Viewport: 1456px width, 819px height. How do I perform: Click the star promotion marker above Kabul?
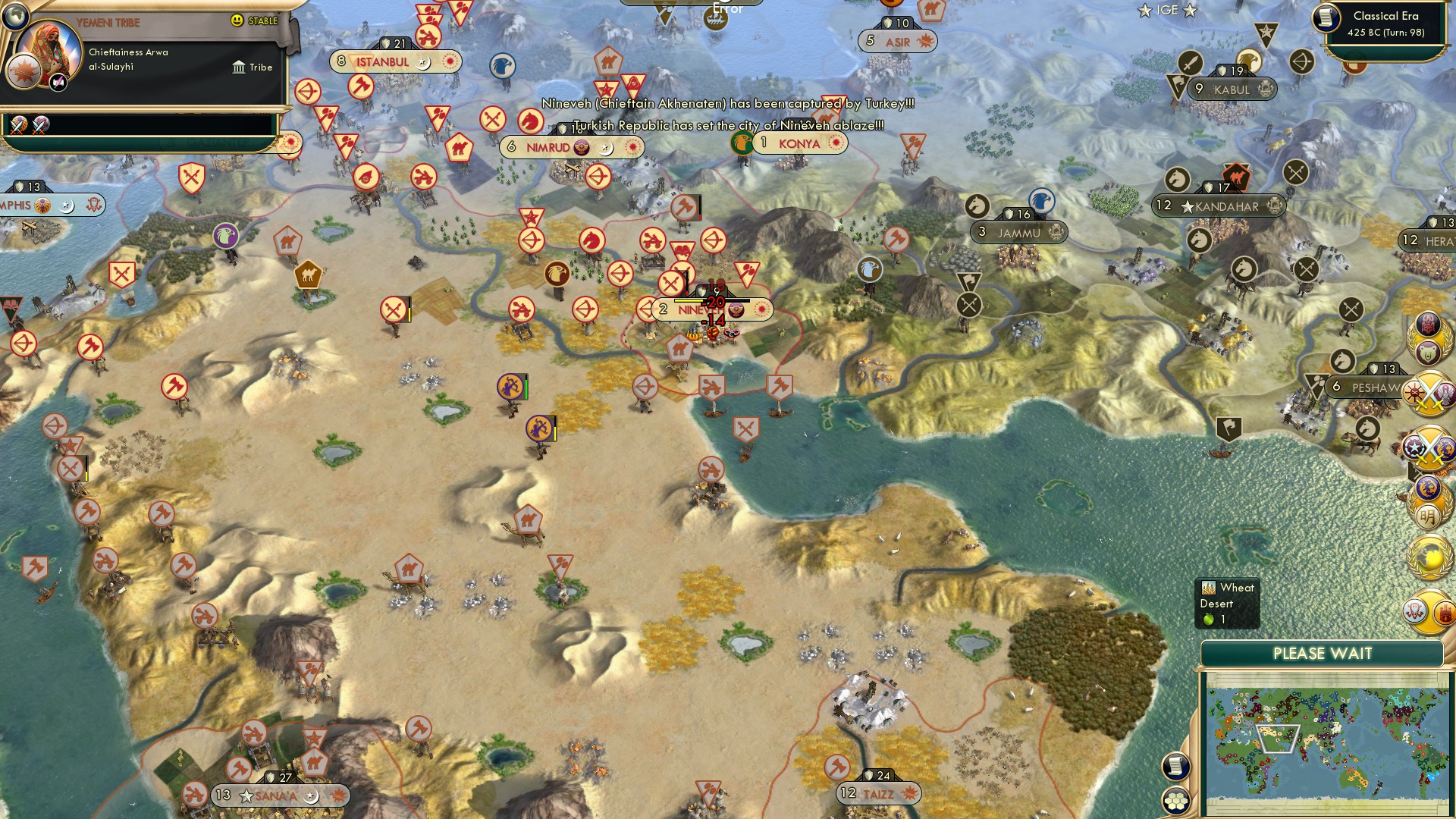pos(1265,32)
